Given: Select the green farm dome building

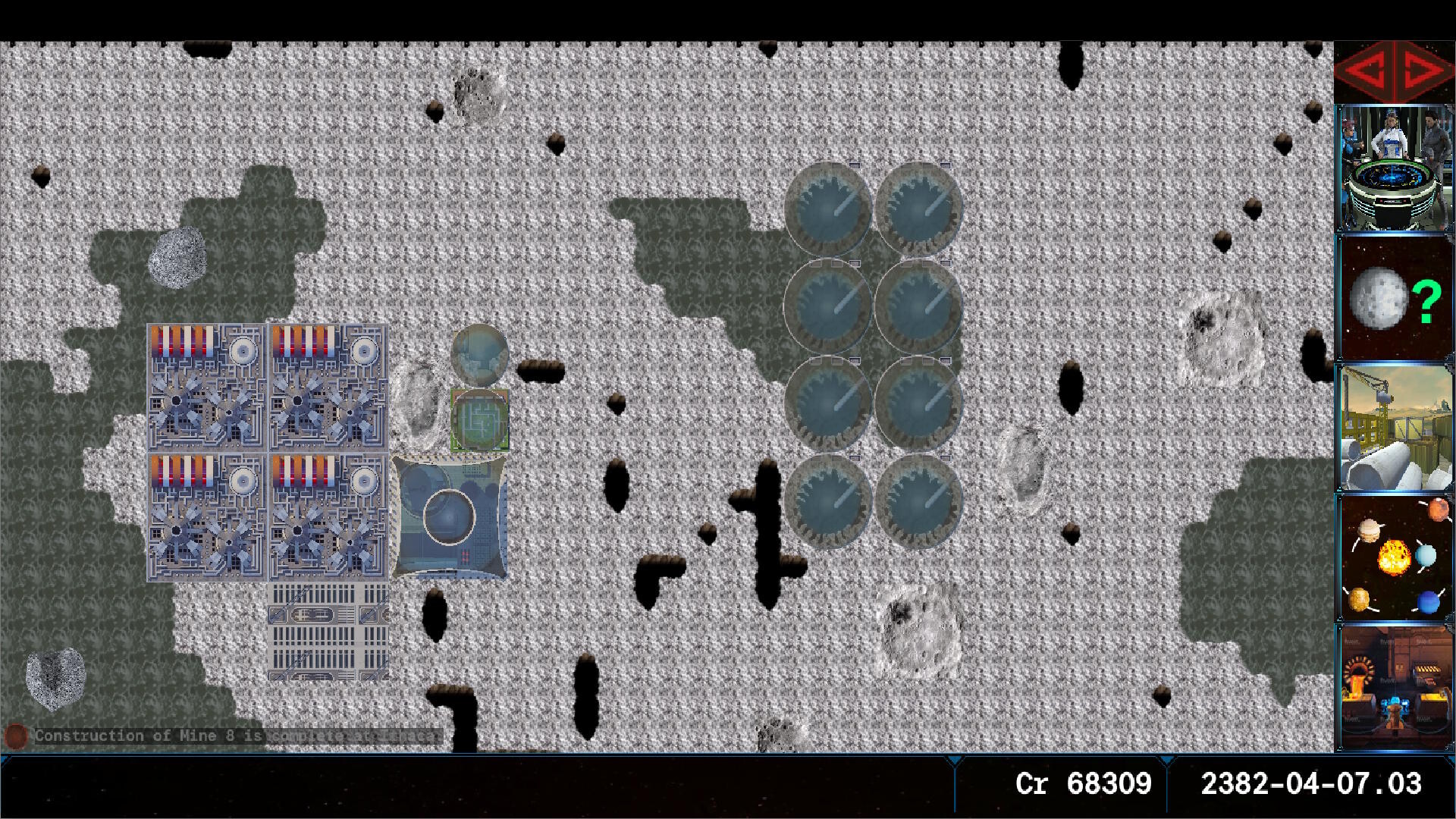Looking at the screenshot, I should pos(479,419).
